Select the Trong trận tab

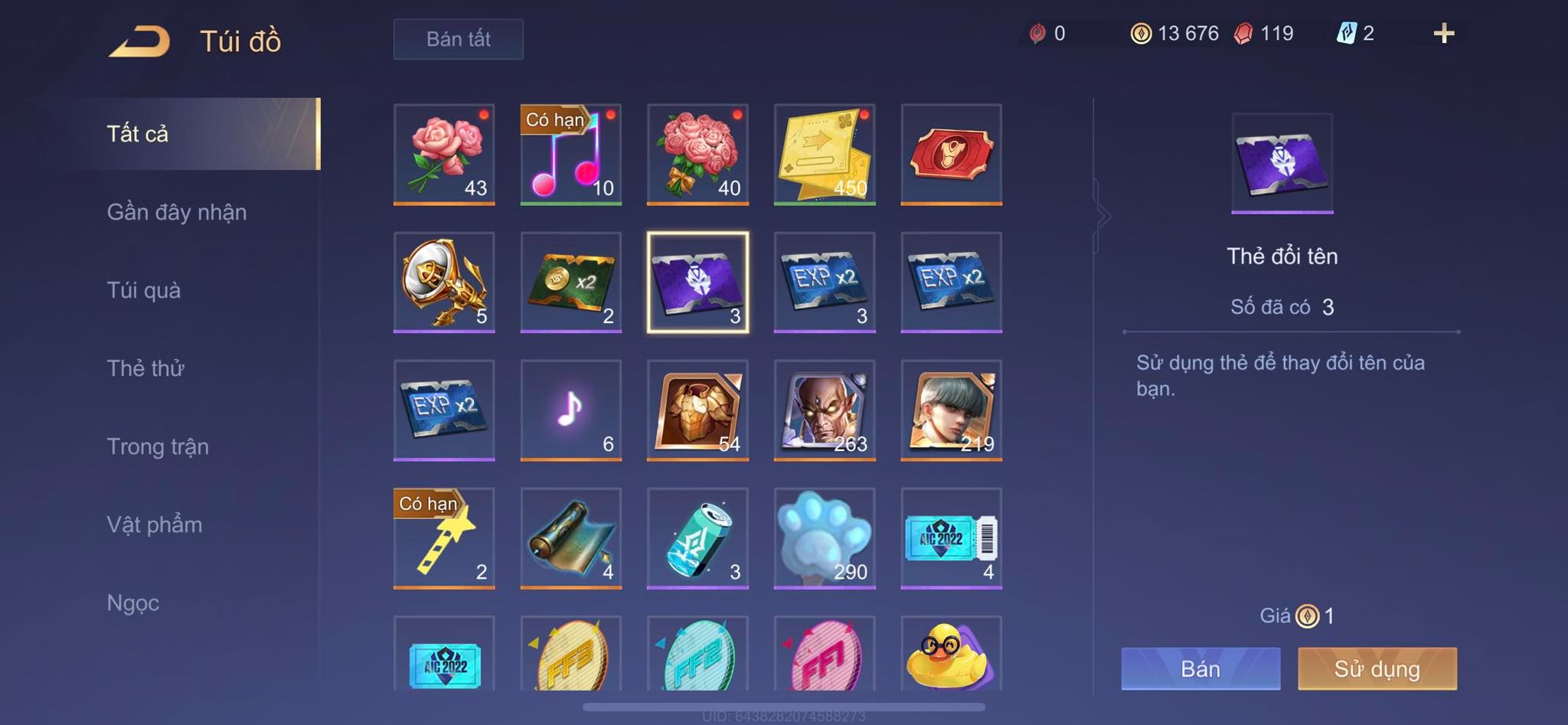[x=158, y=446]
